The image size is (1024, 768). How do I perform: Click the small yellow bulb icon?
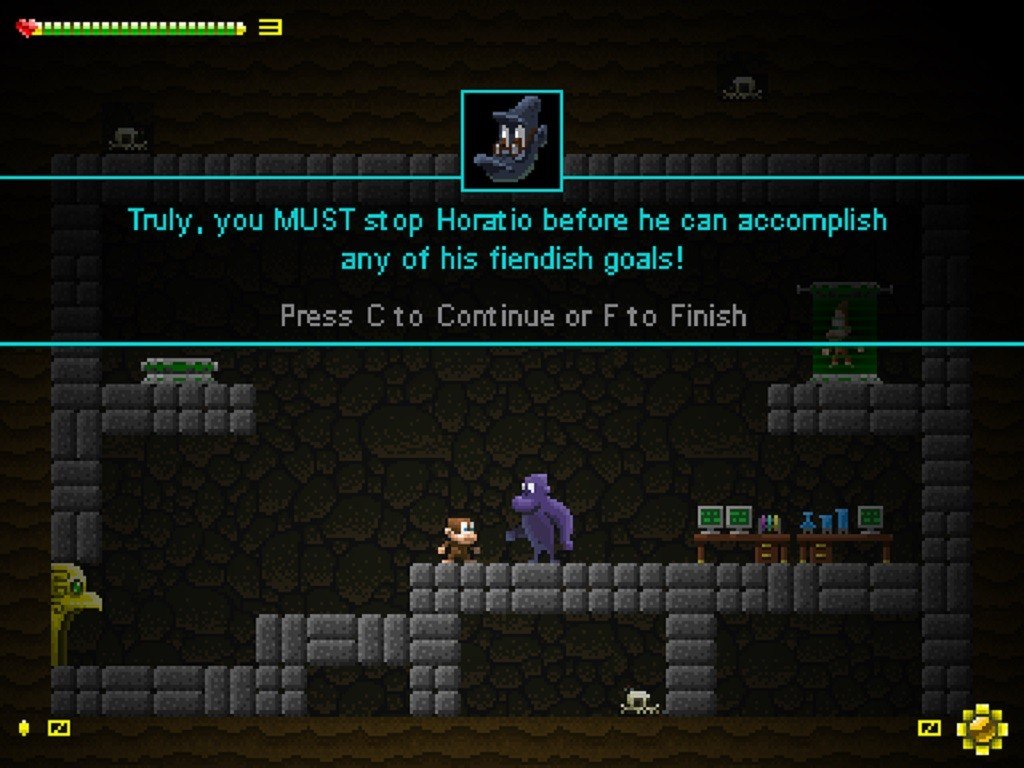[x=25, y=728]
